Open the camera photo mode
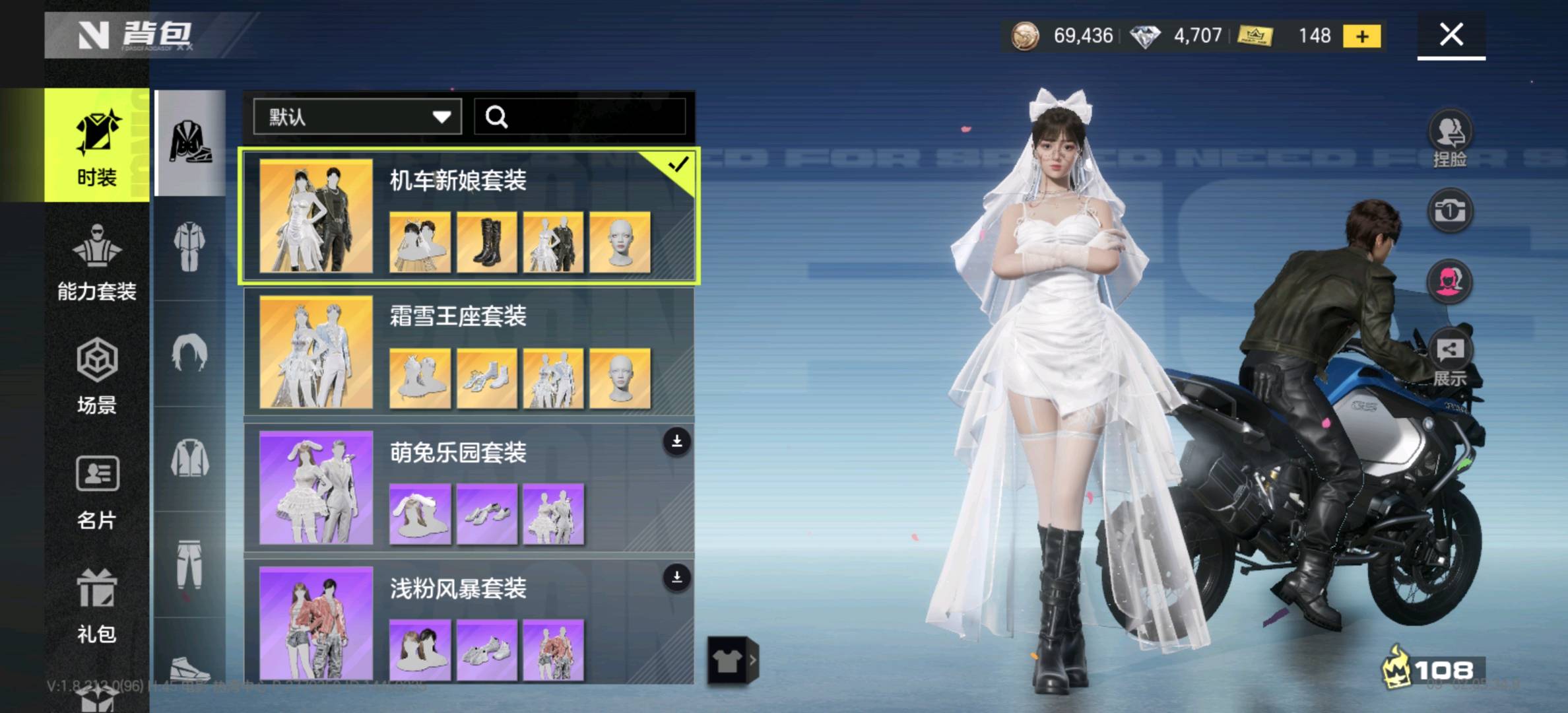The width and height of the screenshot is (1568, 713). coord(1450,211)
